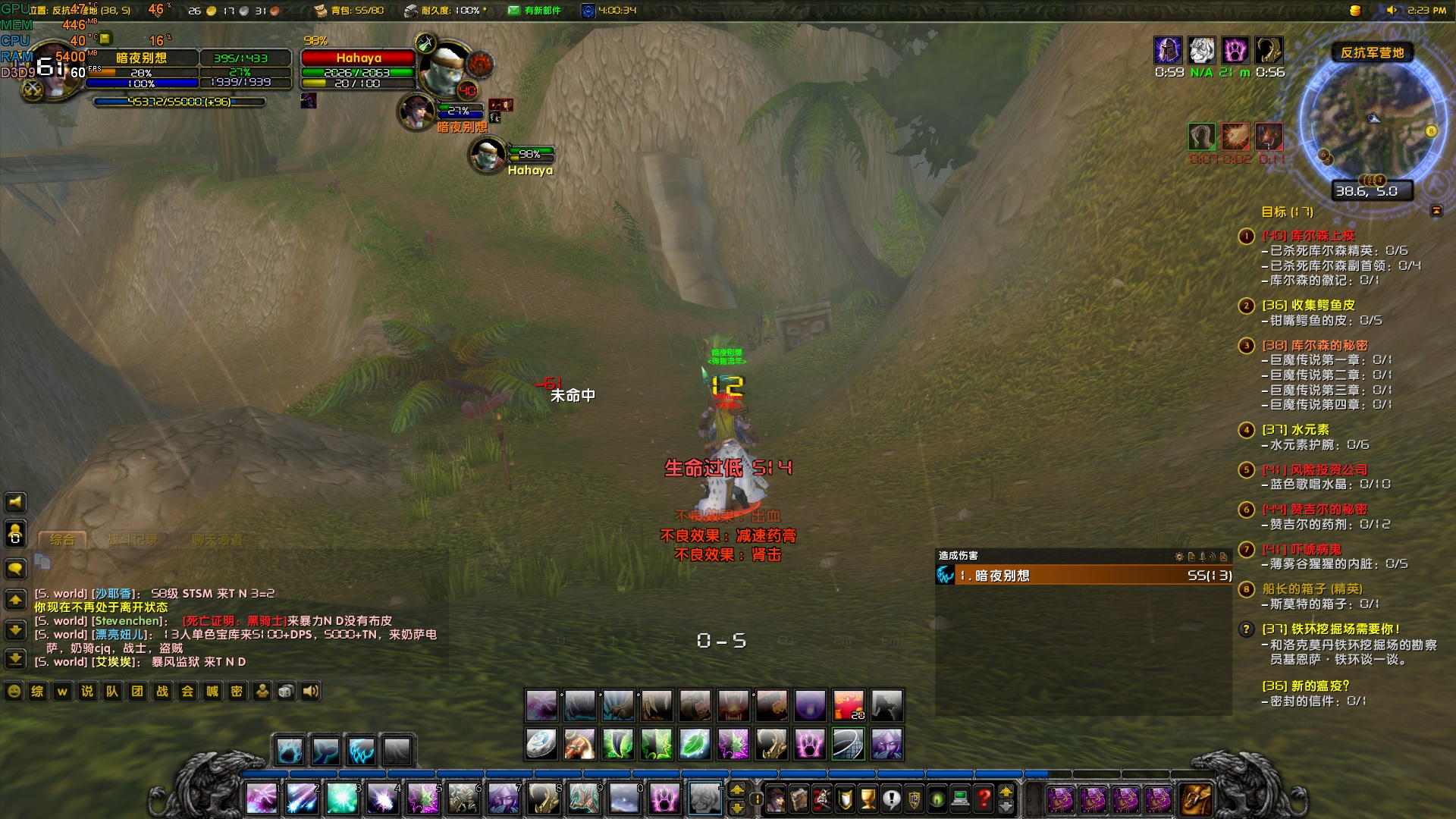Switch to the 战斗记录 chat tab
The width and height of the screenshot is (1456, 819).
coord(133,540)
